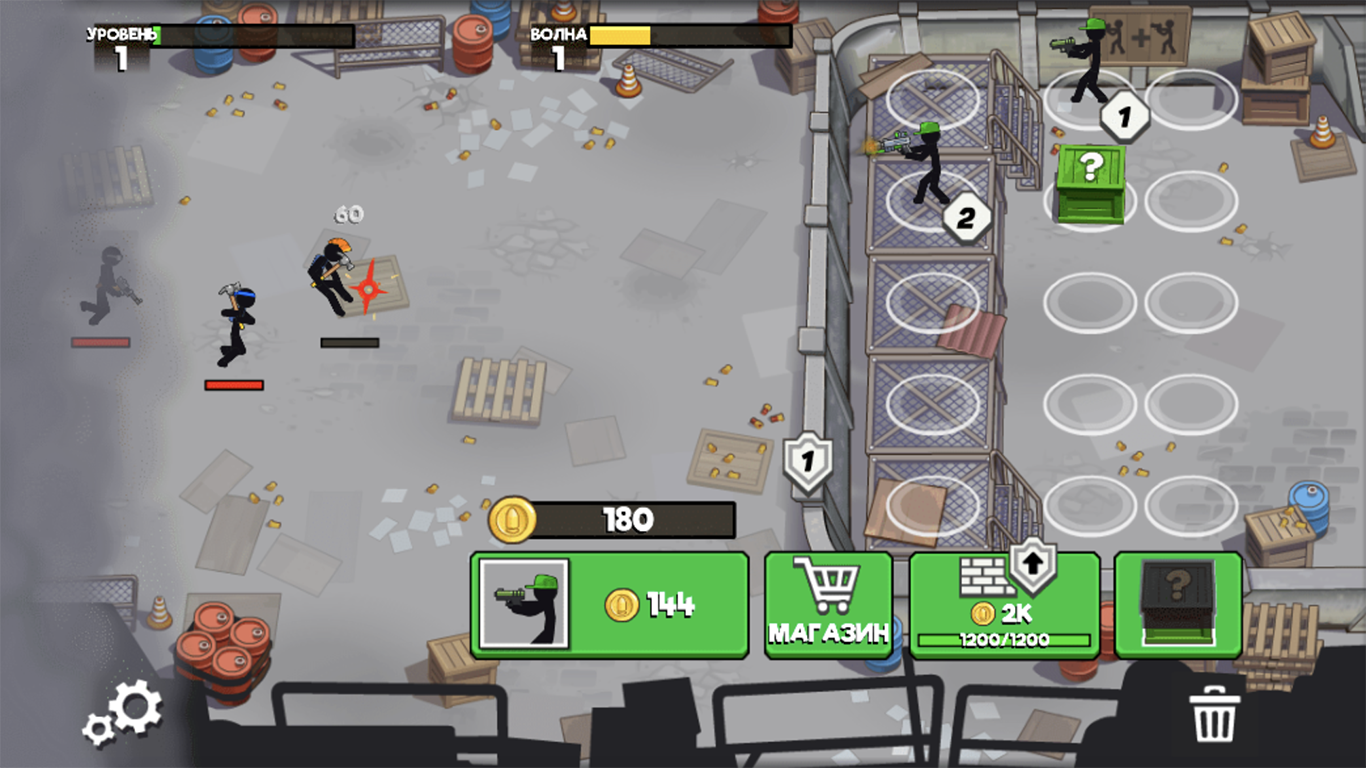Open the mystery crate box button
This screenshot has height=768, width=1366.
[1176, 605]
